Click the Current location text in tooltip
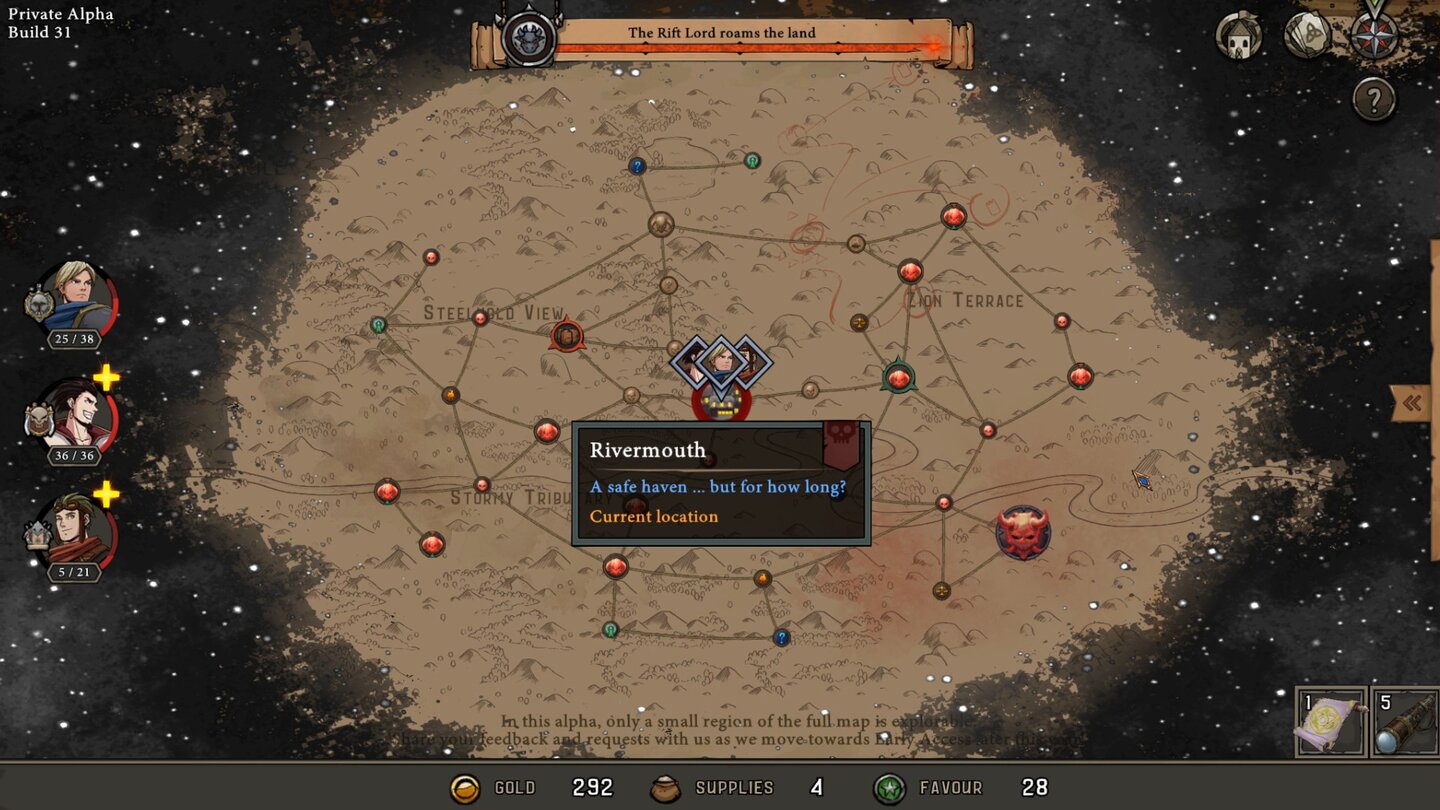The image size is (1440, 810). click(656, 517)
